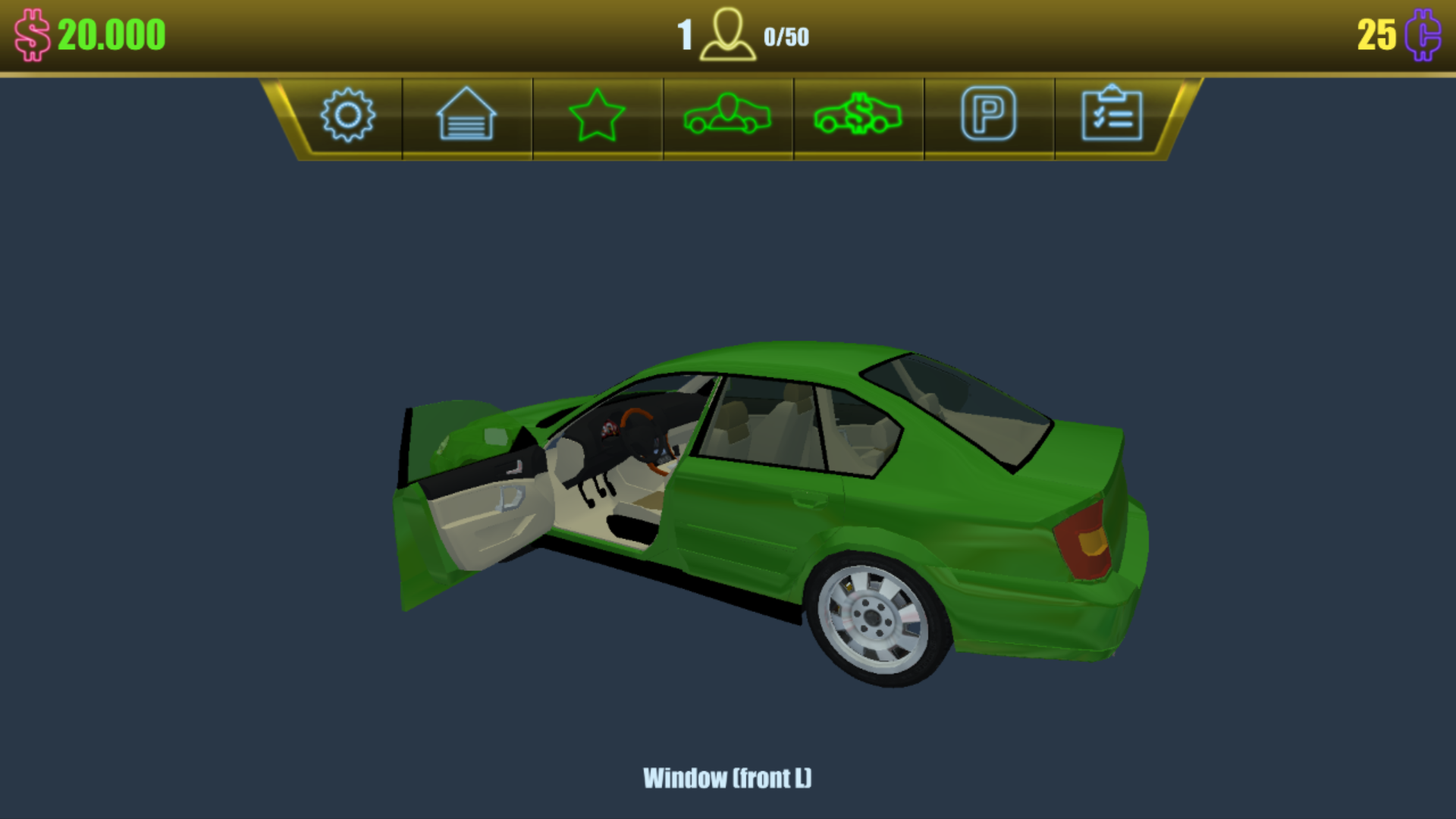The image size is (1456, 819).
Task: Select the yellow customer silhouette icon
Action: tap(730, 33)
